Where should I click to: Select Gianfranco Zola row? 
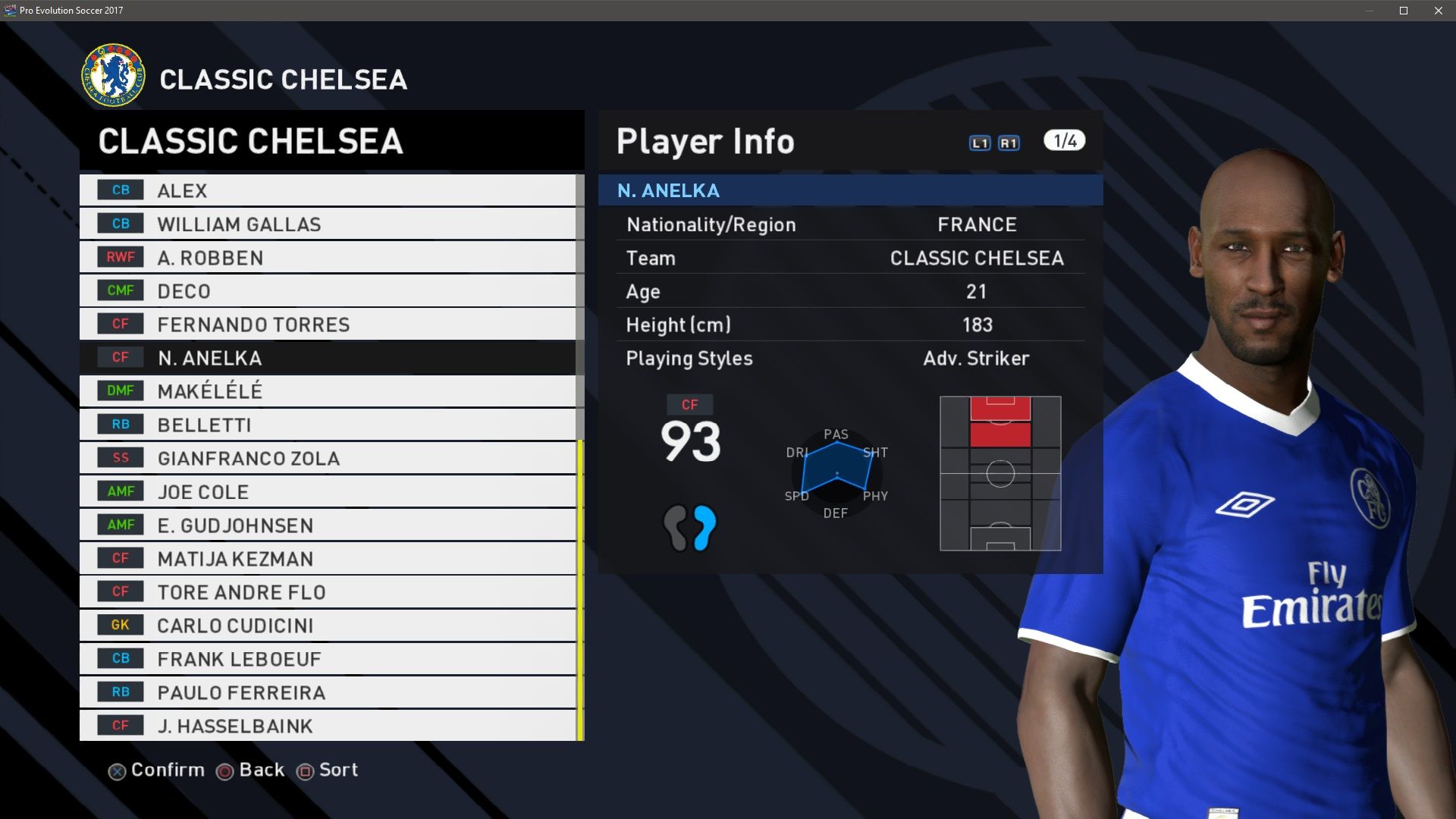click(328, 458)
